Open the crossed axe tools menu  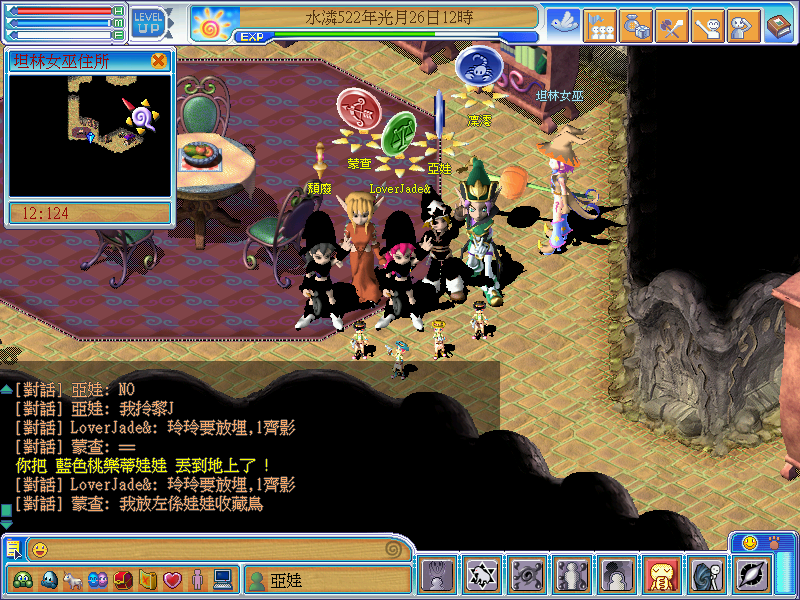(671, 26)
